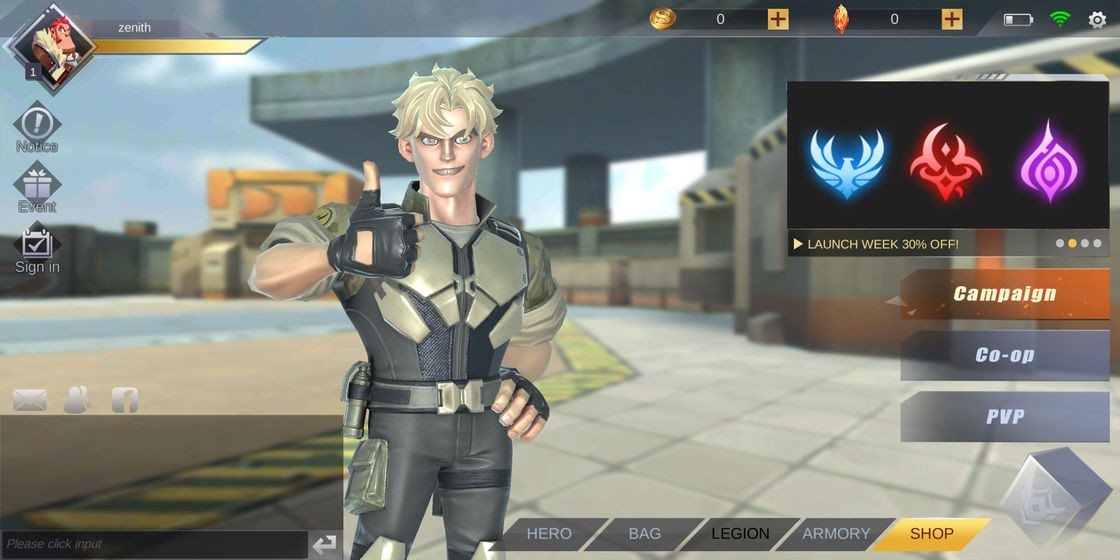Open the SHOP tab

931,534
